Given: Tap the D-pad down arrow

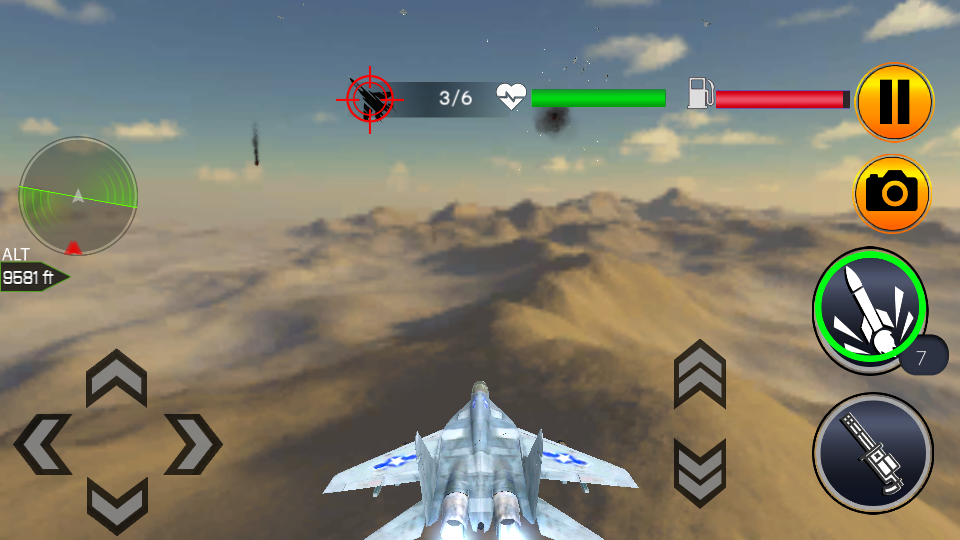Looking at the screenshot, I should 117,504.
